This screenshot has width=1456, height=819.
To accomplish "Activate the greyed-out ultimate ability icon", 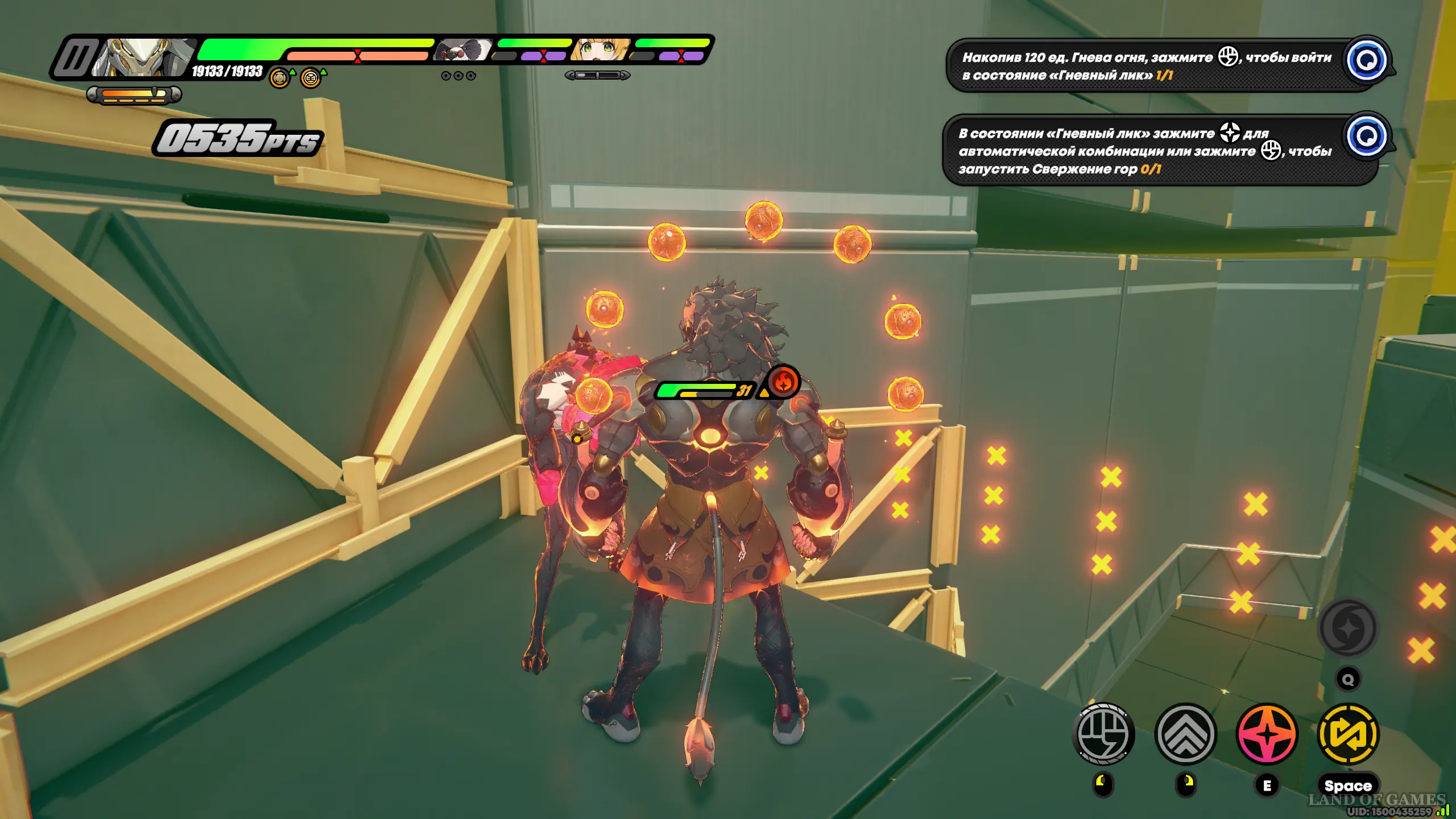I will 1348,629.
